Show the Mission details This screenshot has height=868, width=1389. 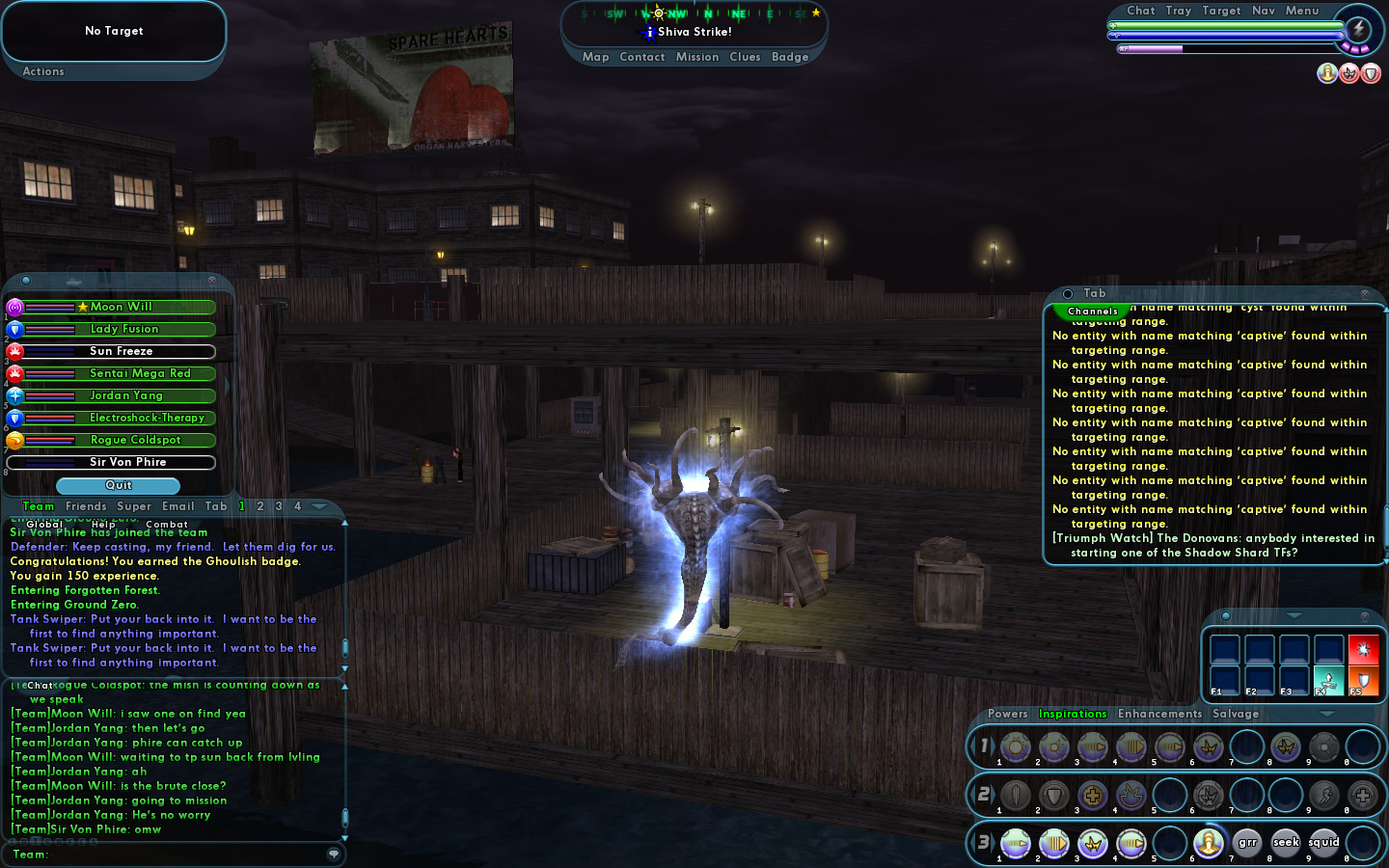point(696,57)
